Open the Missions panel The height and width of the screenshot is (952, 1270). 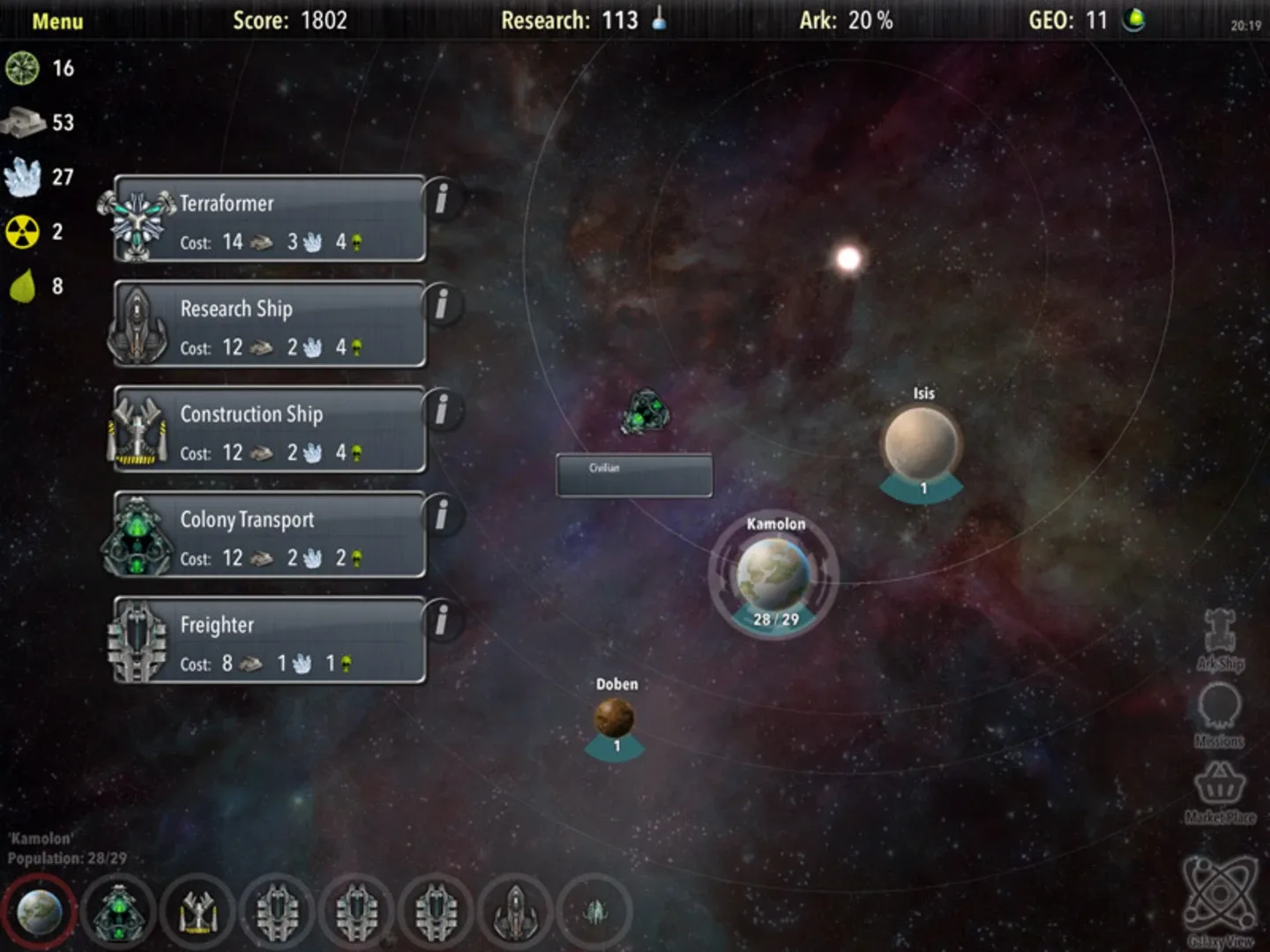(x=1220, y=716)
